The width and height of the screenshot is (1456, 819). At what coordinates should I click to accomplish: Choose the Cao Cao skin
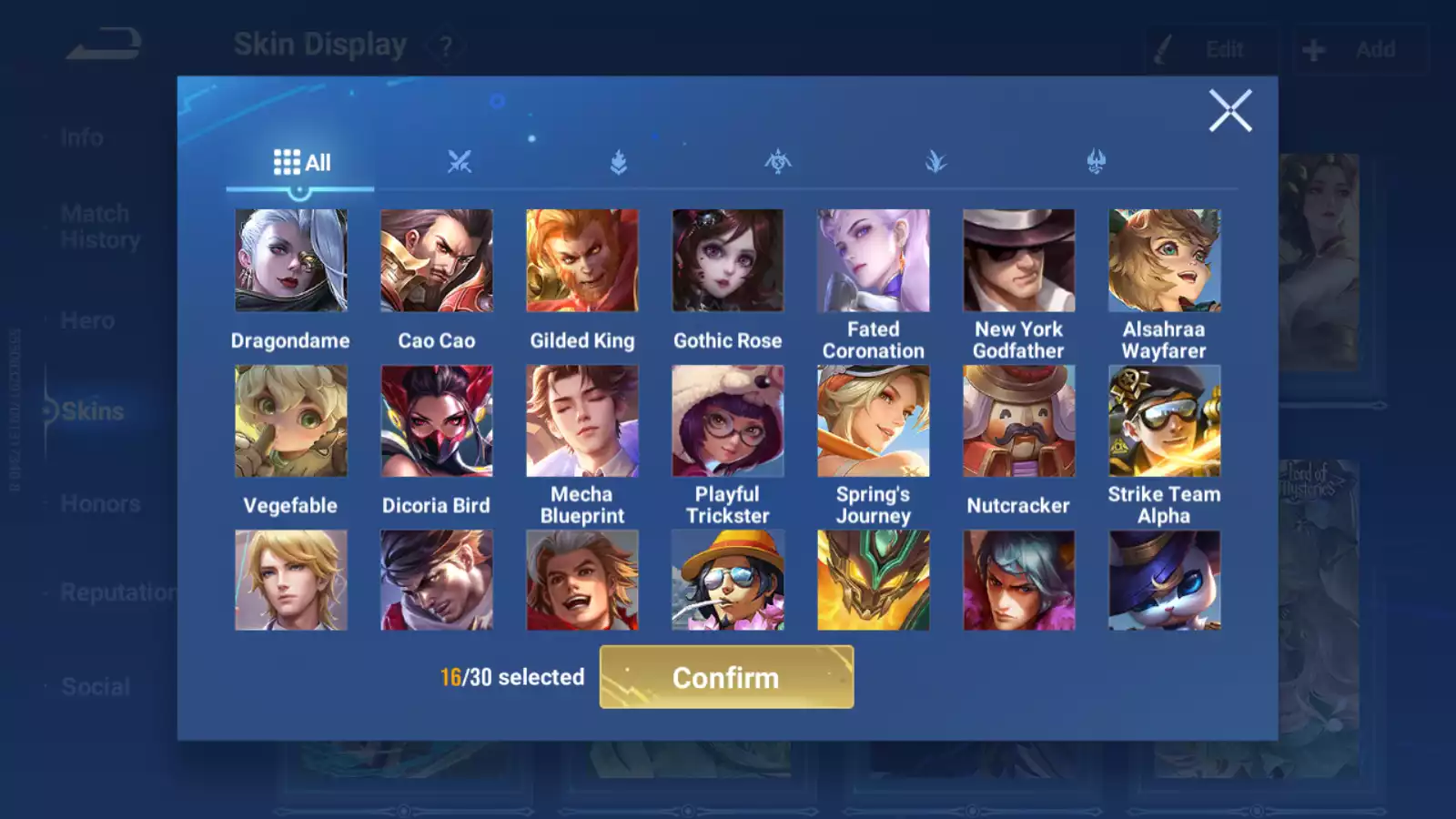point(436,261)
